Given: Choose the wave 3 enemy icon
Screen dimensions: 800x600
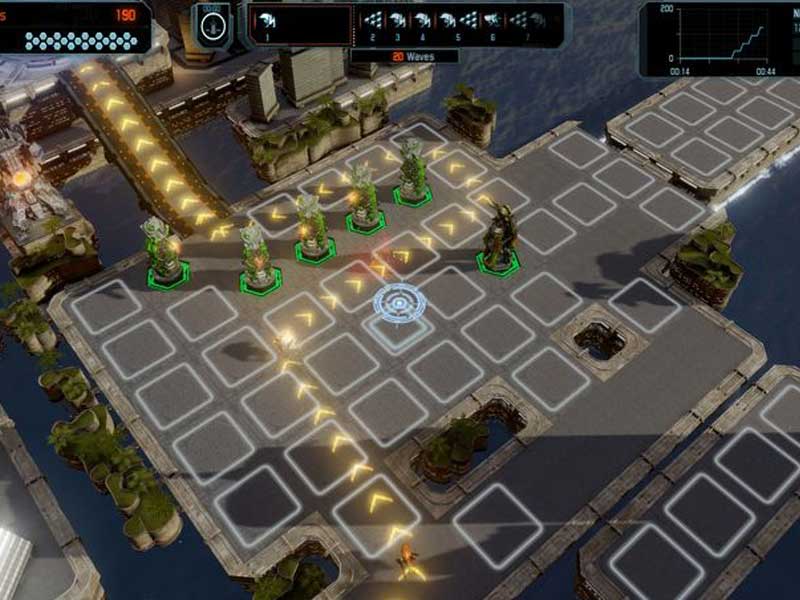Looking at the screenshot, I should pos(397,20).
